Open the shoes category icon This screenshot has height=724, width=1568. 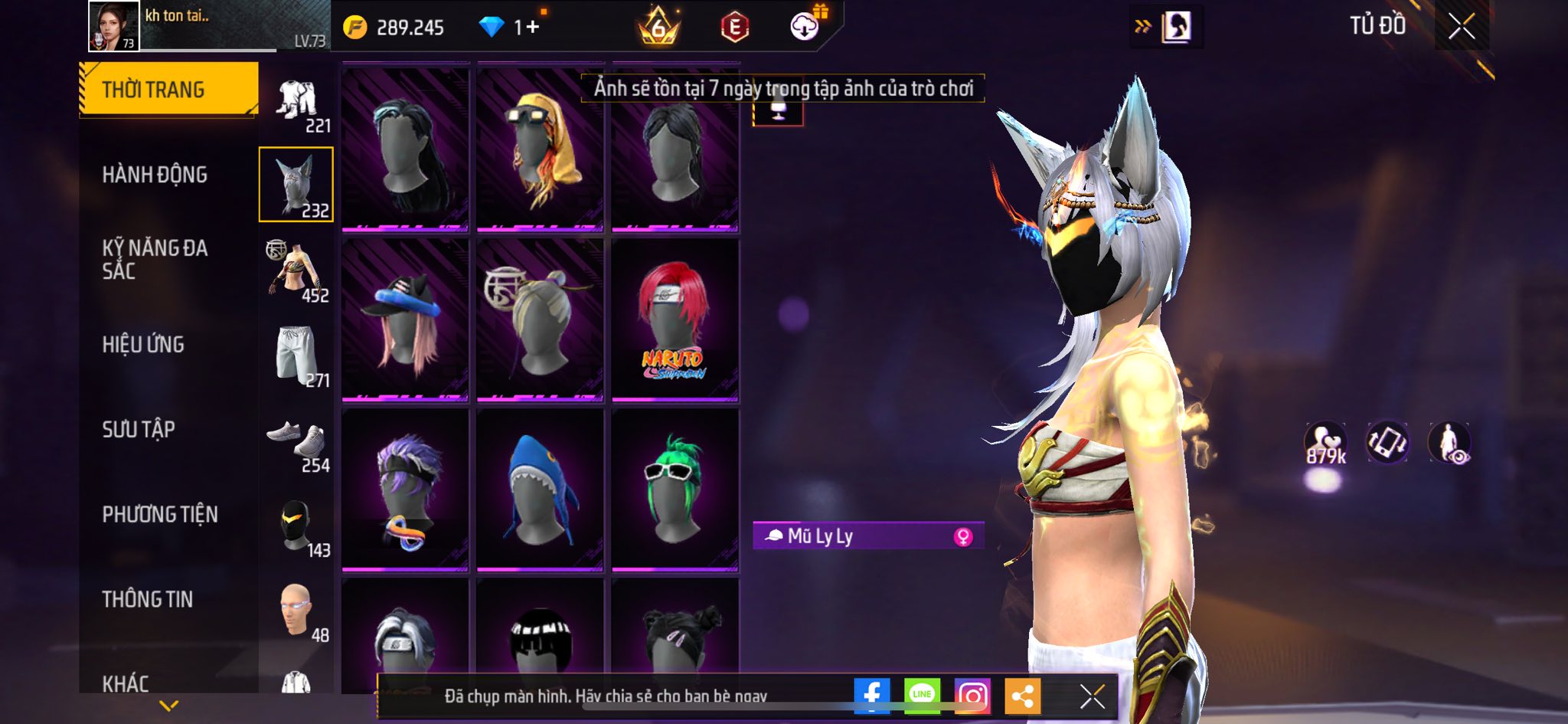[x=296, y=440]
